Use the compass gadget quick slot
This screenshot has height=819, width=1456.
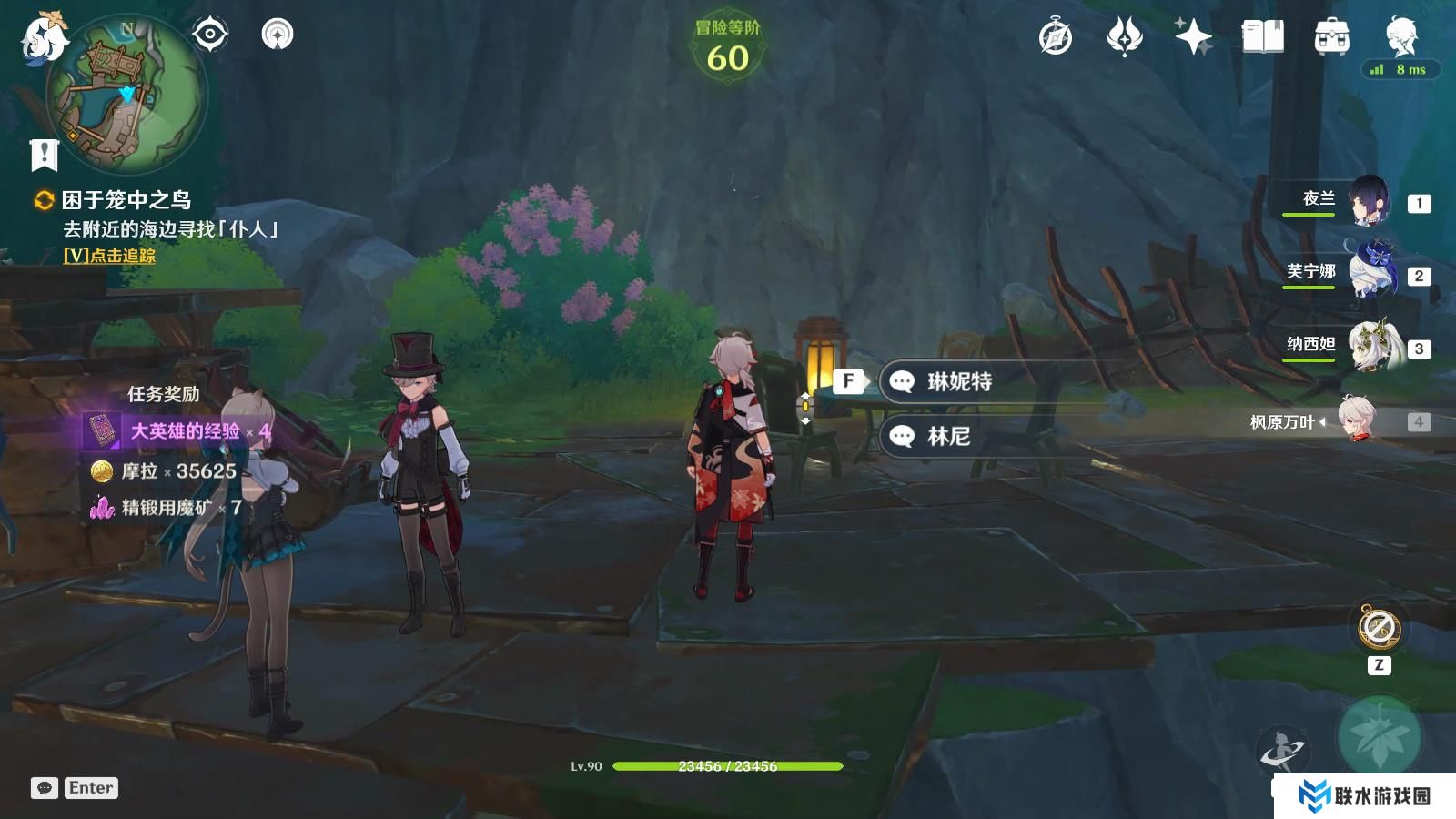point(1379,628)
